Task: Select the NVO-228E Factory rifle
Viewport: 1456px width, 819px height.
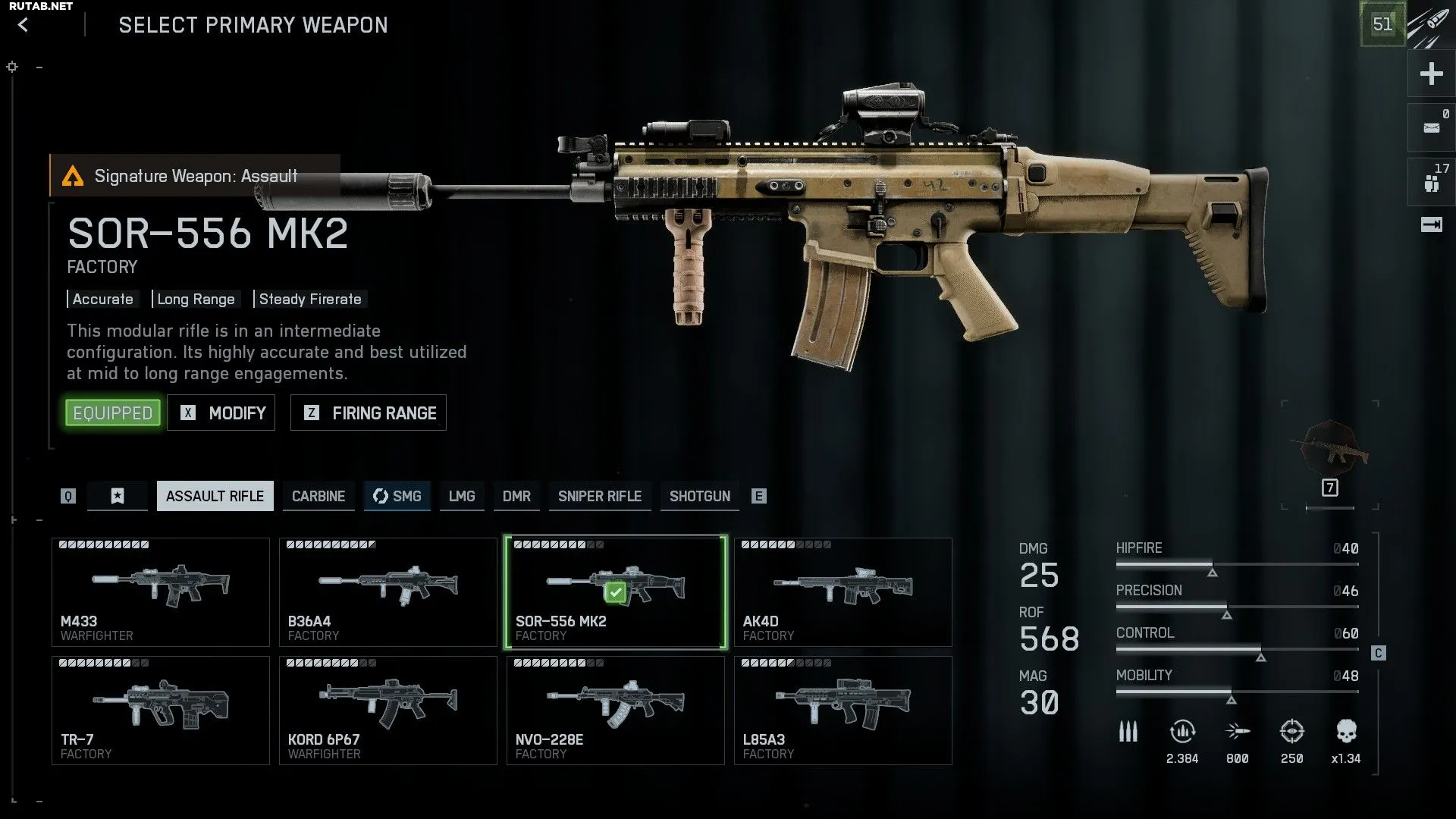Action: (616, 711)
